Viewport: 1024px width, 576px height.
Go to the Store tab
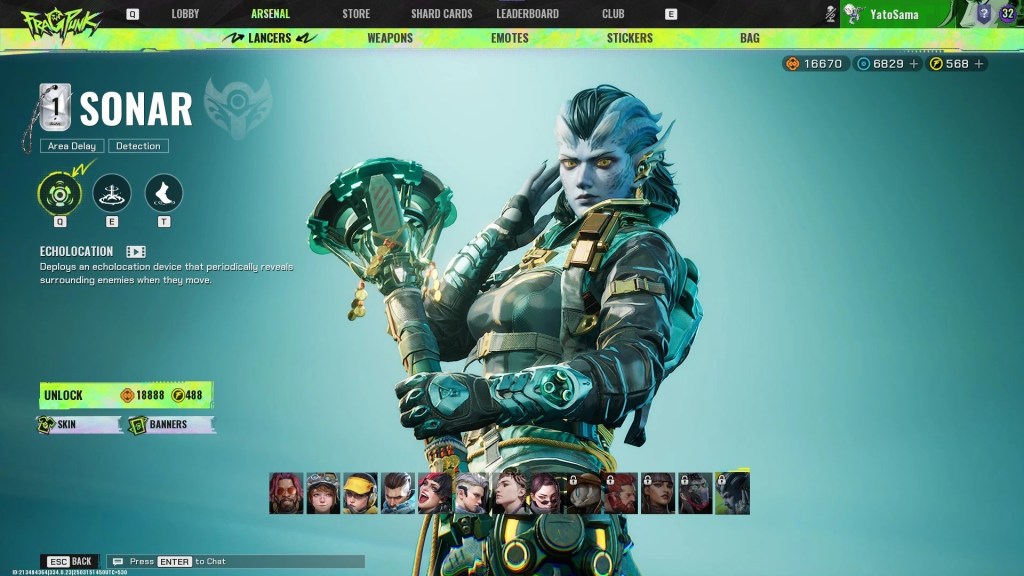[x=356, y=14]
